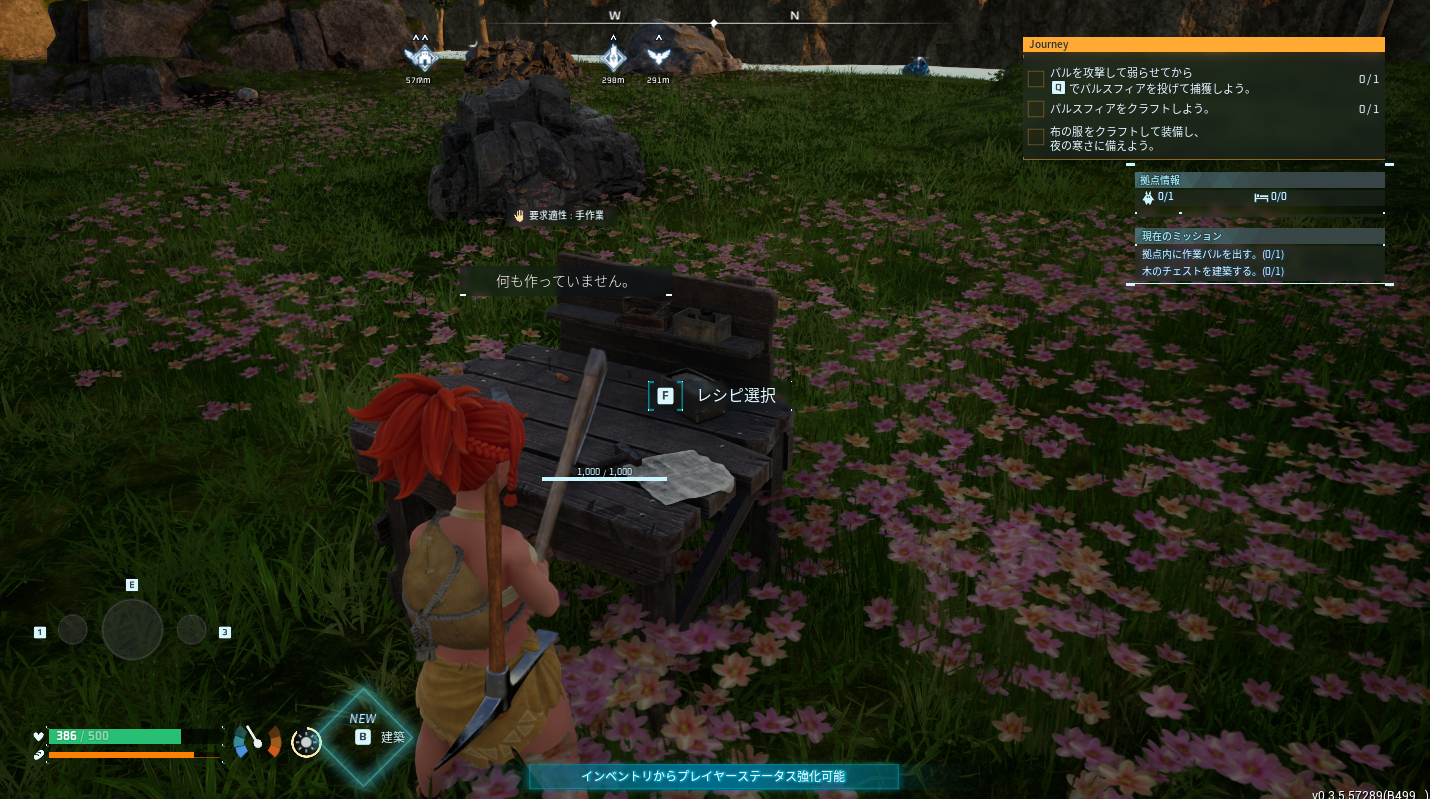Select the 拠点情報 base info panel
This screenshot has width=1430, height=799.
(1260, 180)
